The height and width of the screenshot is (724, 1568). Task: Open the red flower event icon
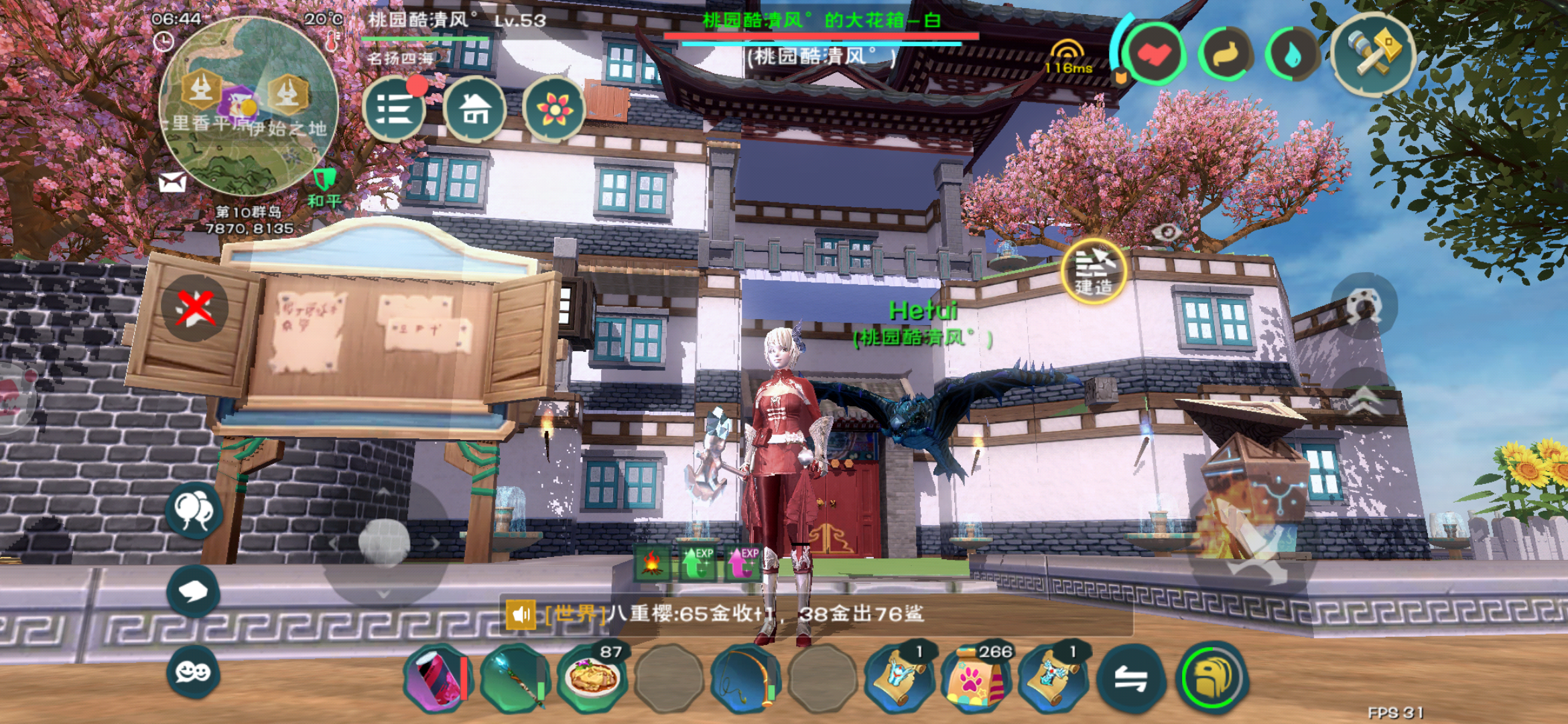[553, 109]
